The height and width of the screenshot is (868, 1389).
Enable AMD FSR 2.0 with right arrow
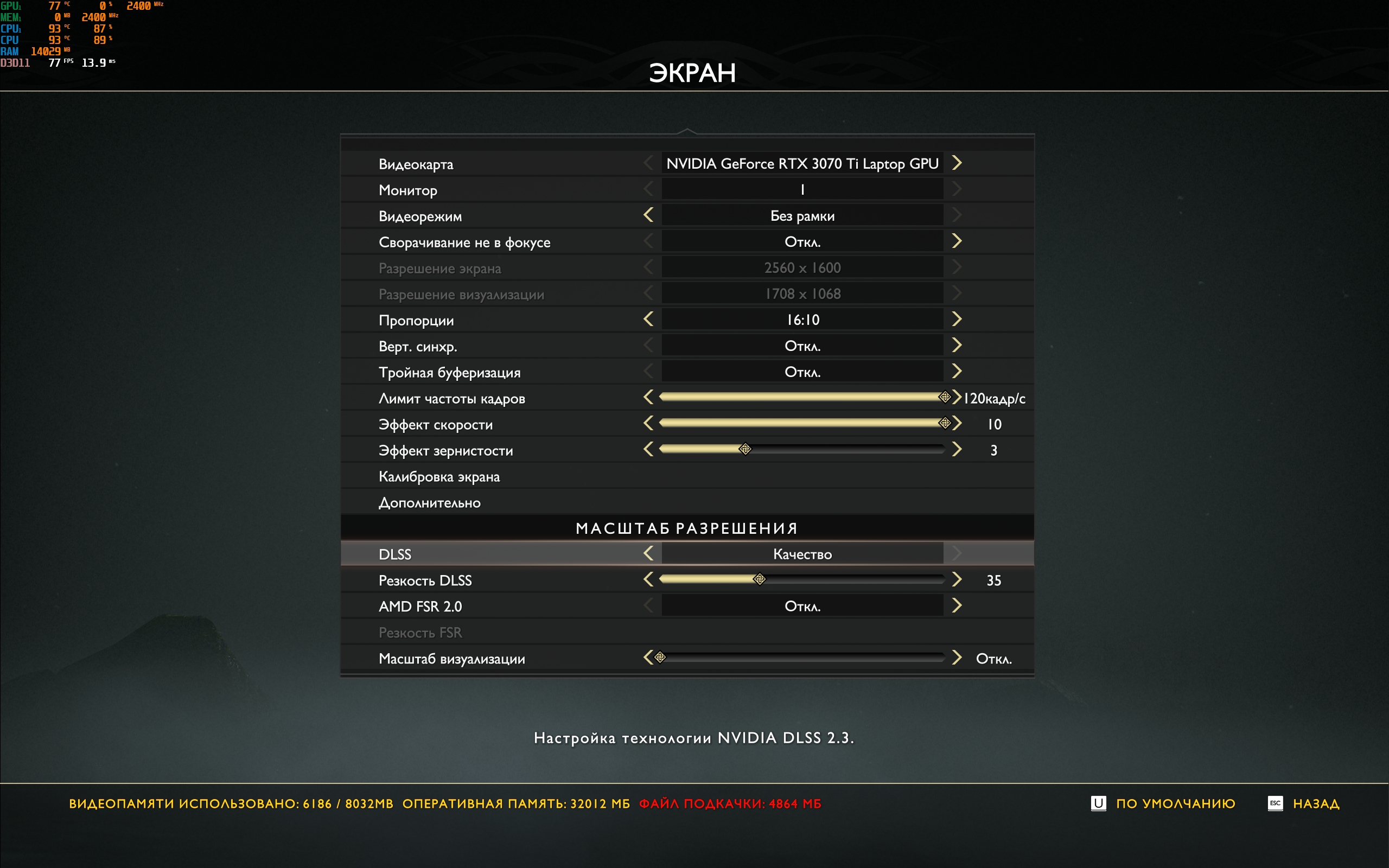pos(956,605)
